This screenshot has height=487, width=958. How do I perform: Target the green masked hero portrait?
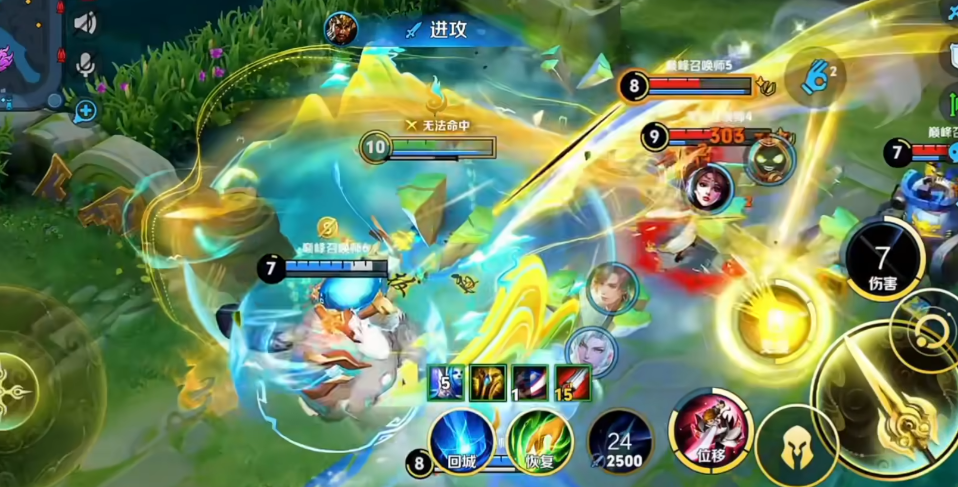click(769, 158)
